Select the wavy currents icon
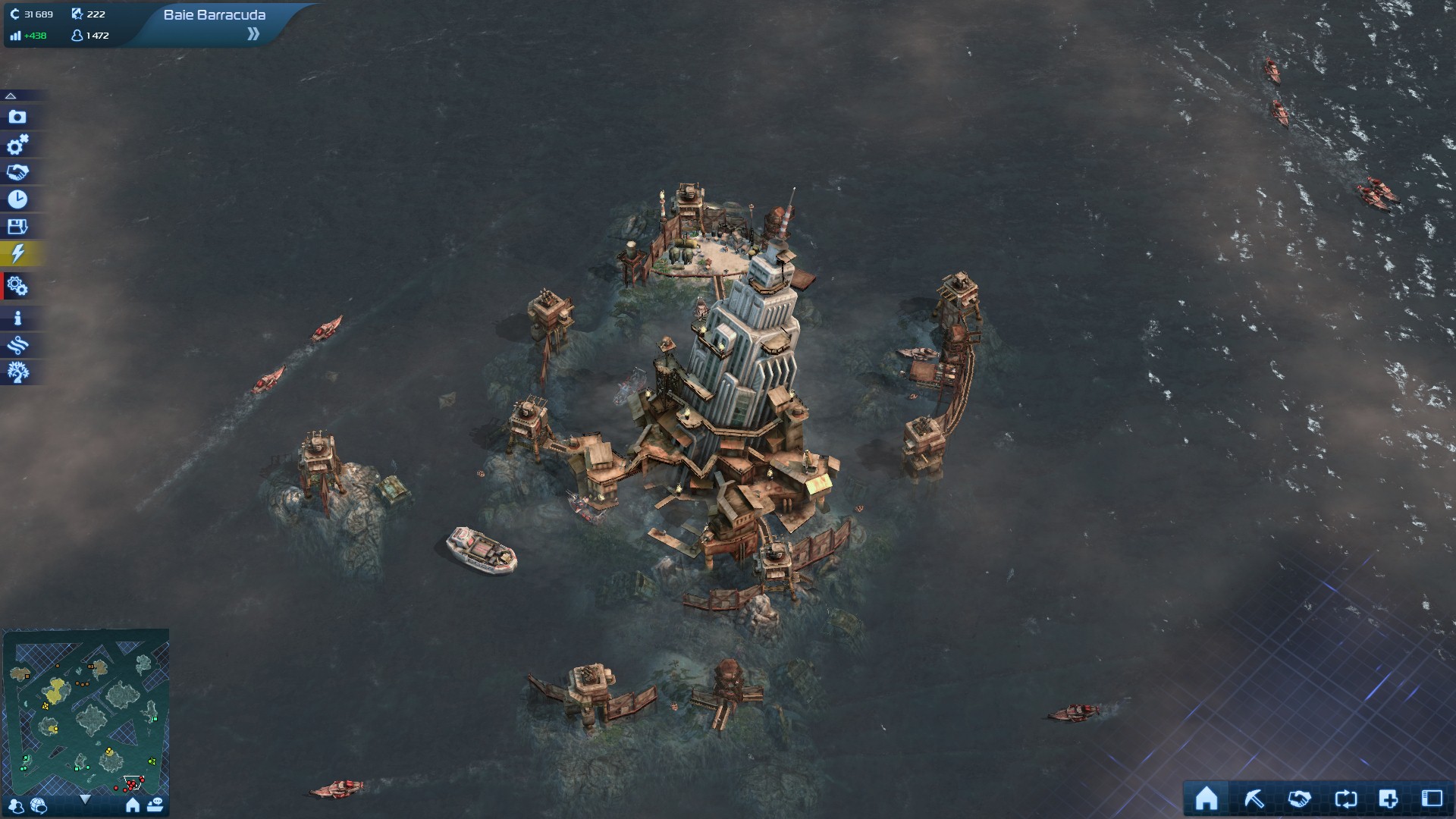This screenshot has width=1456, height=819. [x=17, y=346]
